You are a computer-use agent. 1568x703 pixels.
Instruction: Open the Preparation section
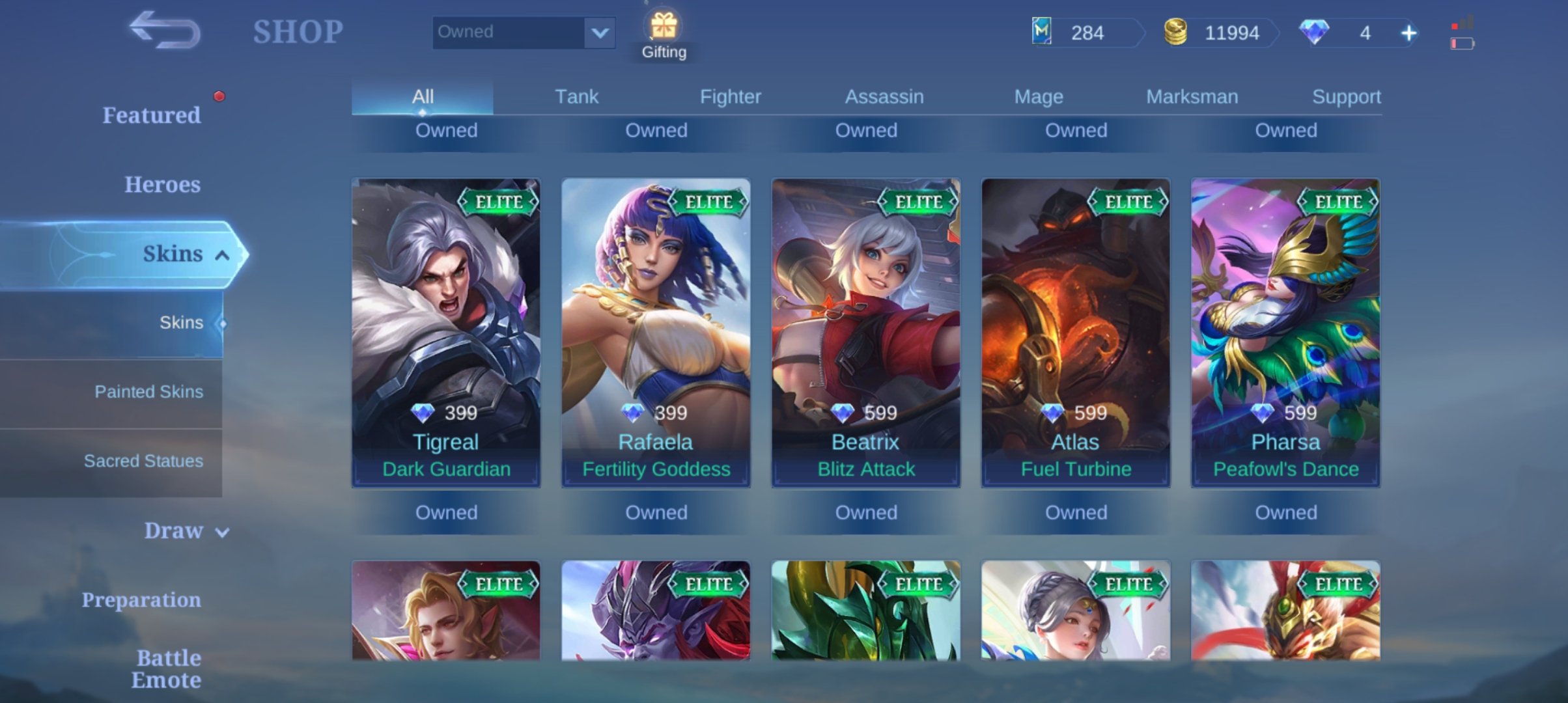tap(141, 600)
